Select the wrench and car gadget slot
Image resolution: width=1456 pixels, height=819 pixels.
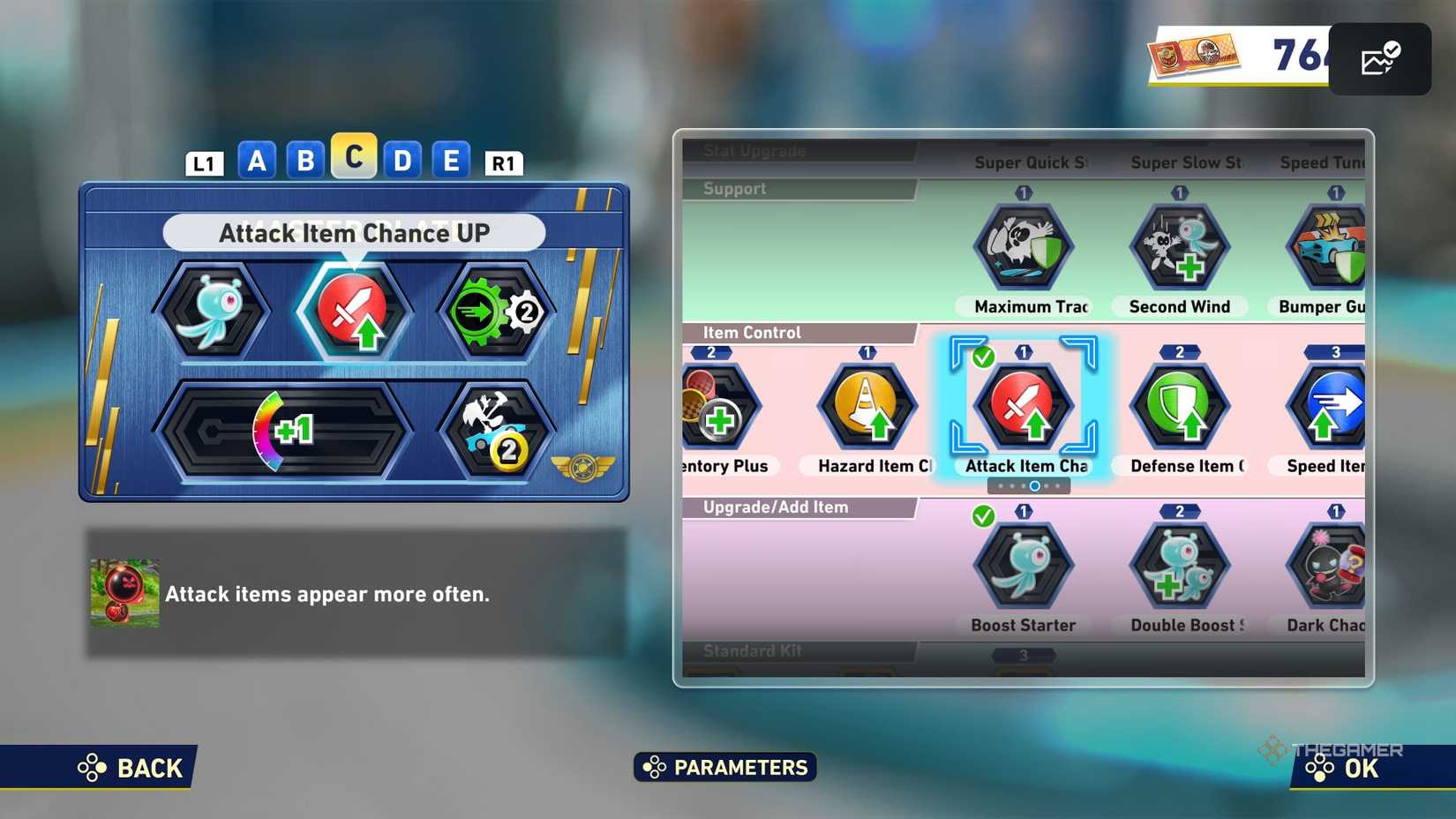coord(496,431)
